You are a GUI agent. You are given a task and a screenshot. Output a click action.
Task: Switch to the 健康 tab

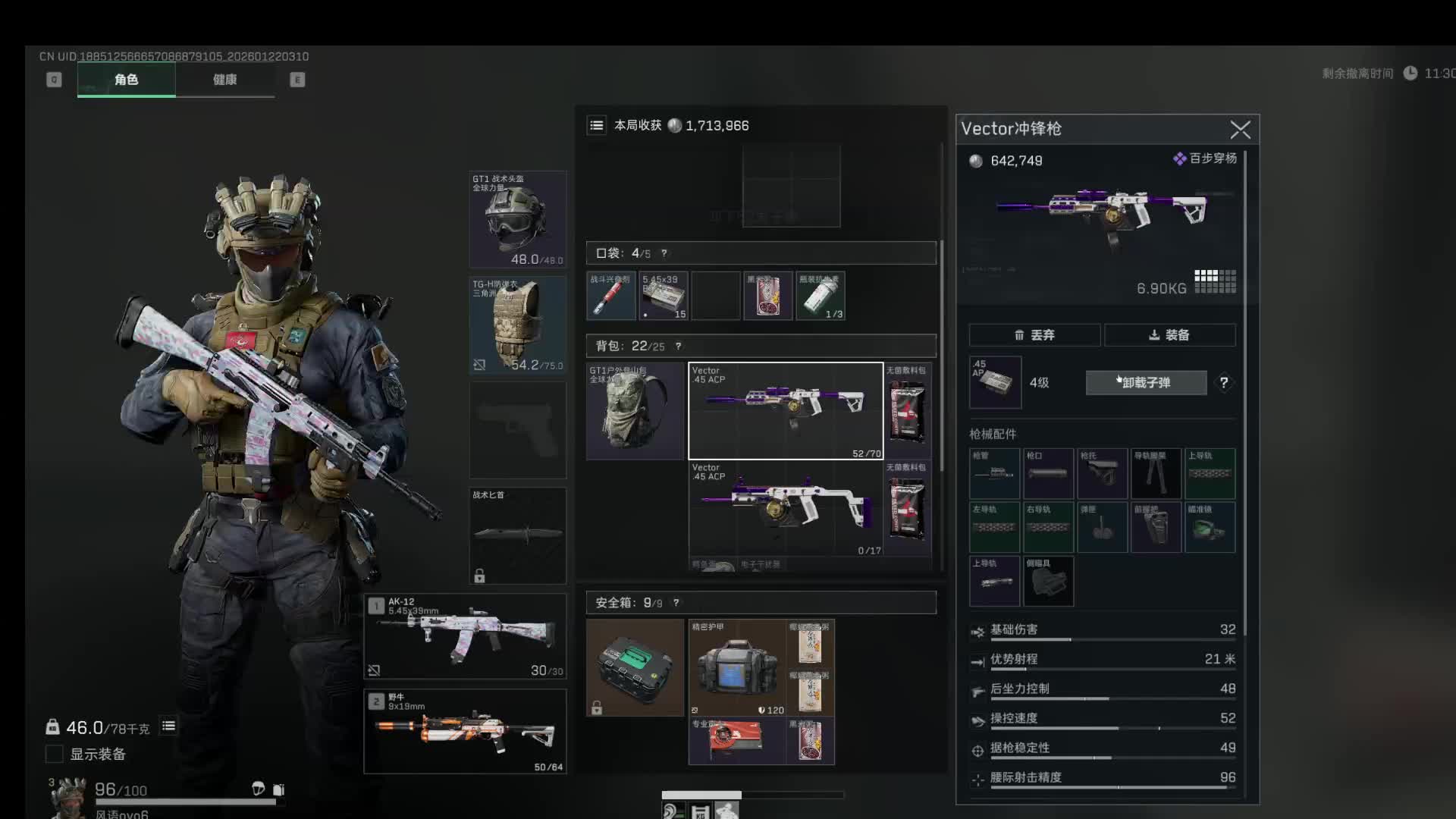(x=224, y=80)
